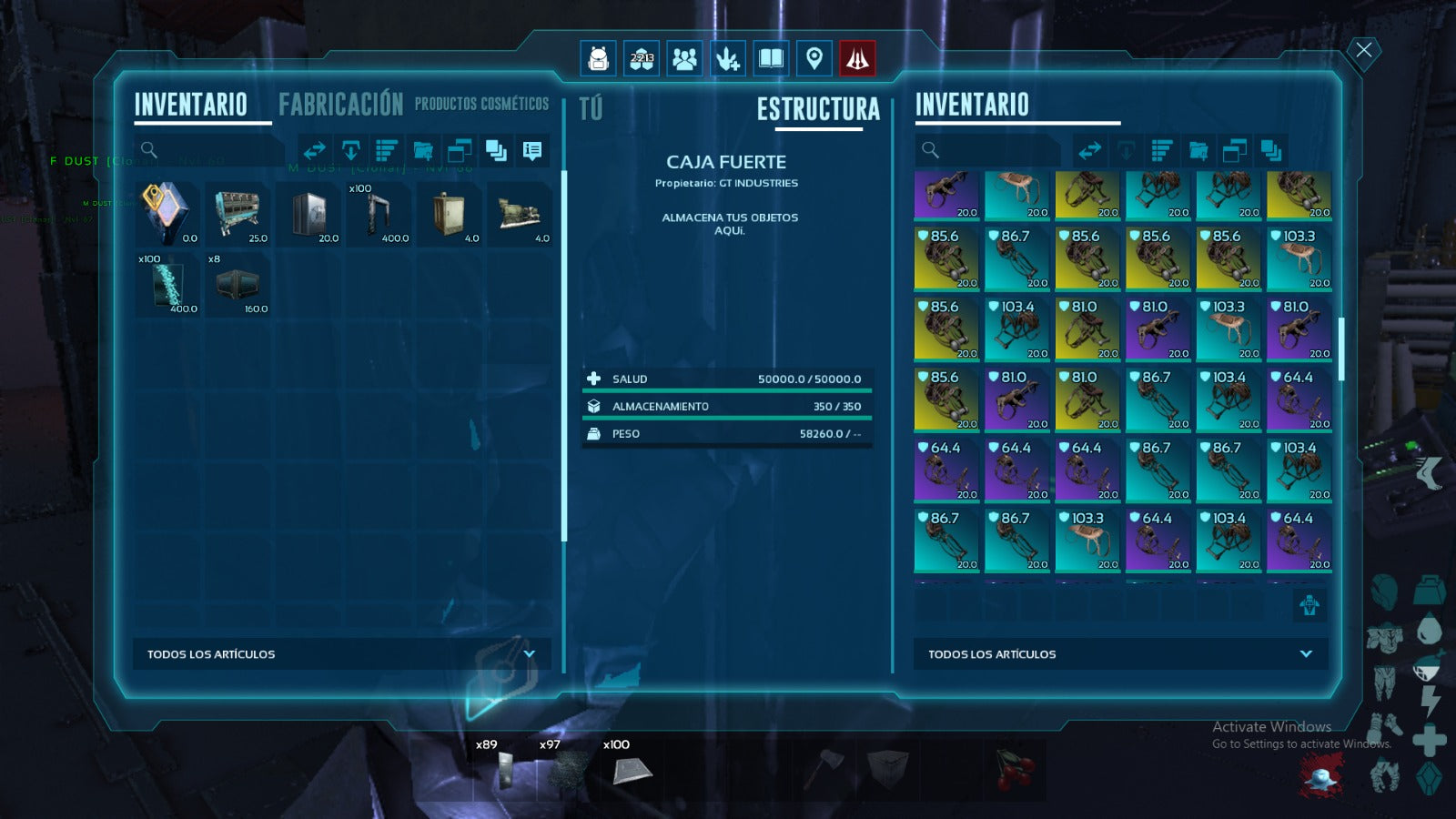Open the Productos Cosméticos tab
Viewport: 1456px width, 819px height.
481,105
